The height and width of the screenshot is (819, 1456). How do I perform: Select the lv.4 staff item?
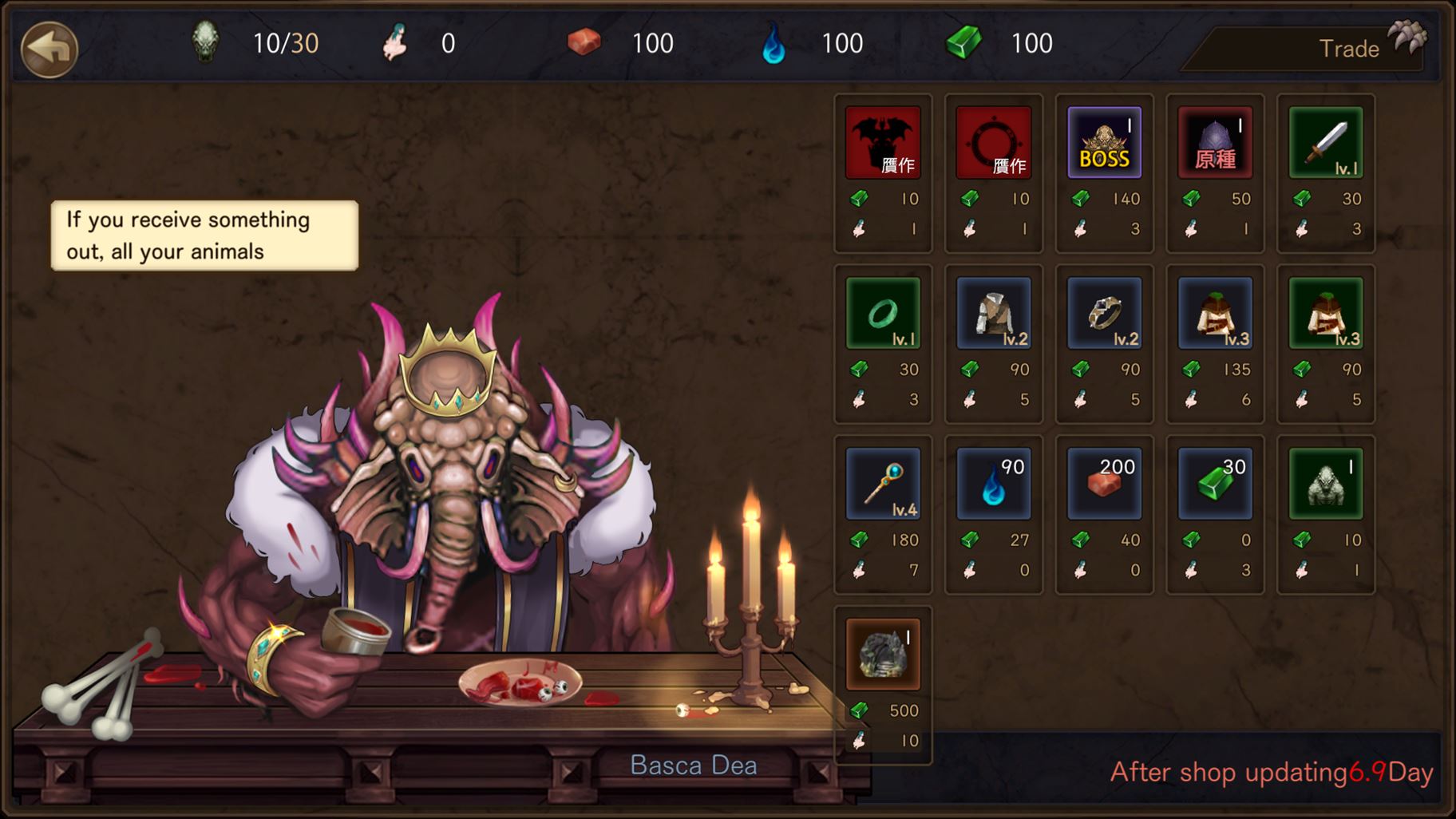pos(883,484)
